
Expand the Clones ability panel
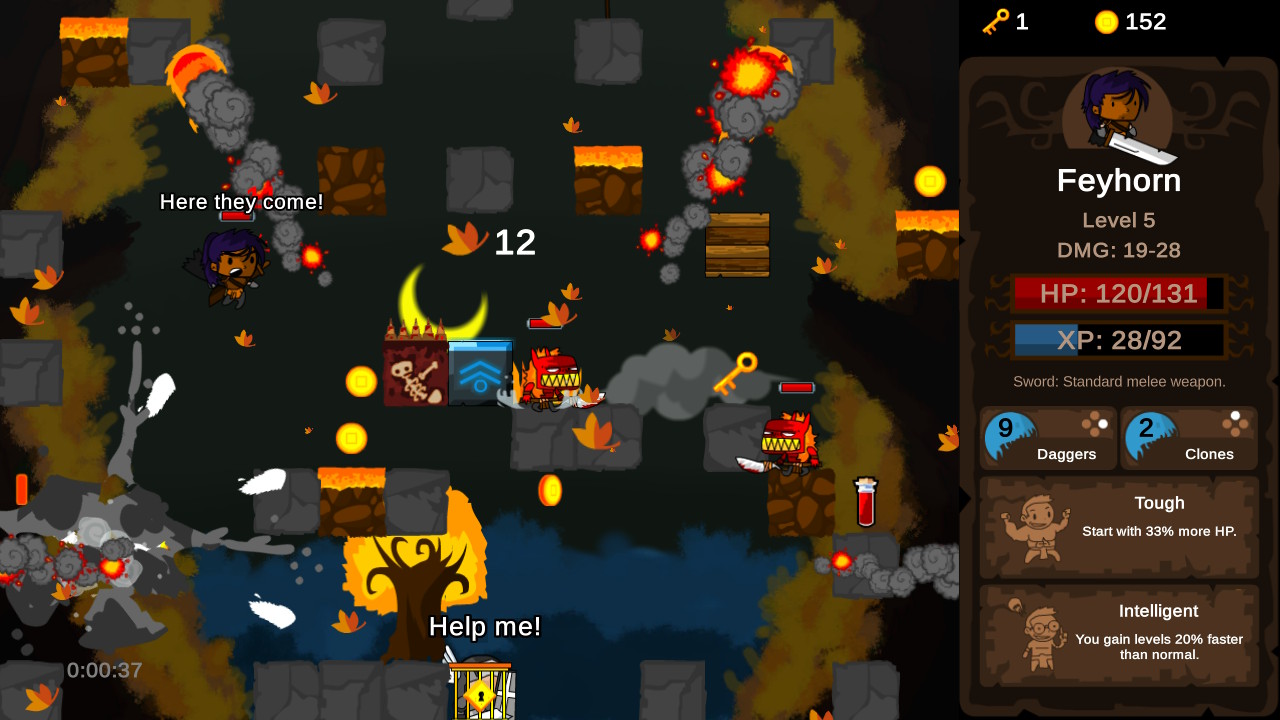coord(1190,438)
